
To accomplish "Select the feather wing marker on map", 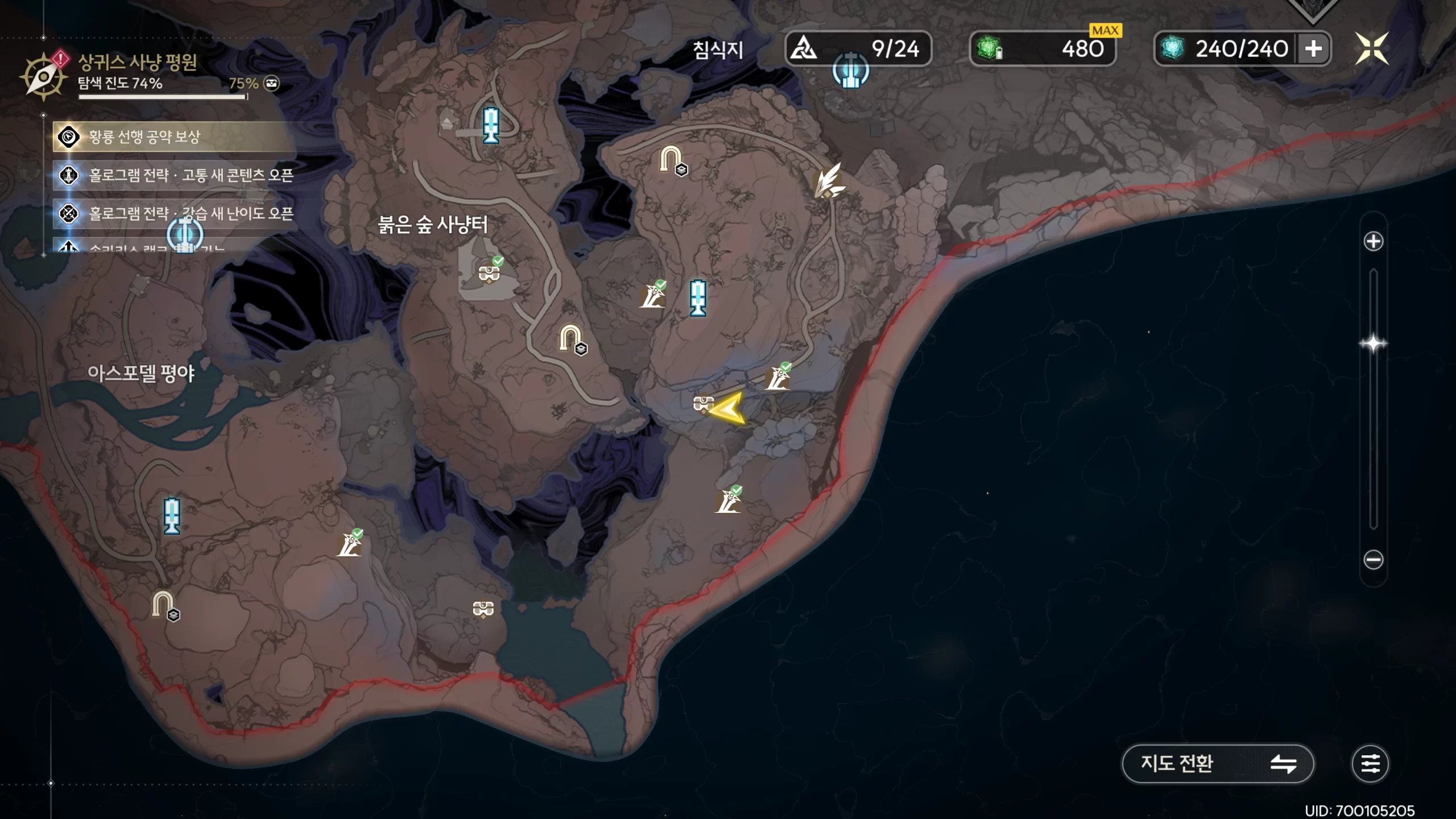I will (x=828, y=181).
